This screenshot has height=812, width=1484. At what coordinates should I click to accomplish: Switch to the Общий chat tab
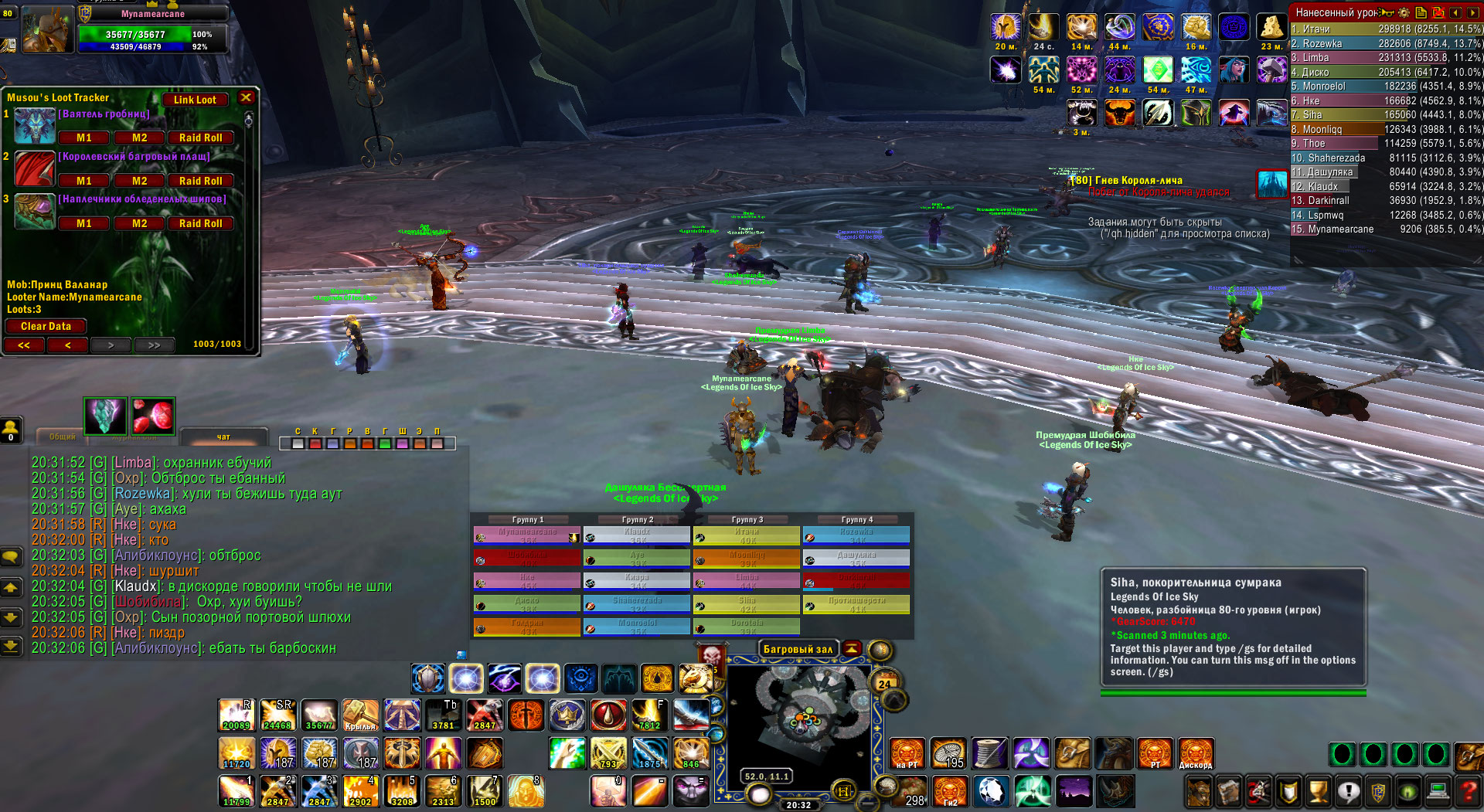[x=63, y=437]
